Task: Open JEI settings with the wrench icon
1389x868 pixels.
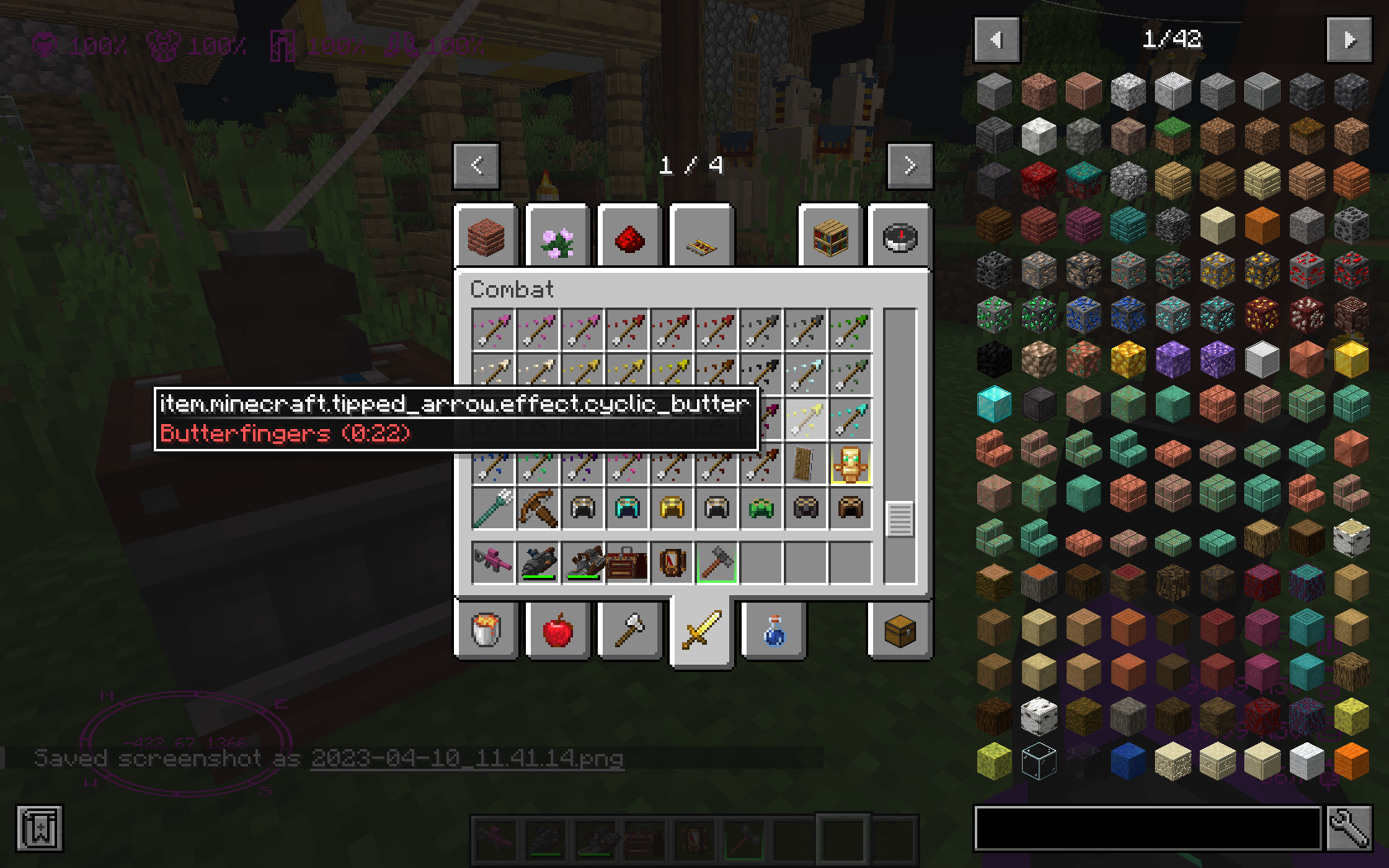Action: [x=1348, y=828]
